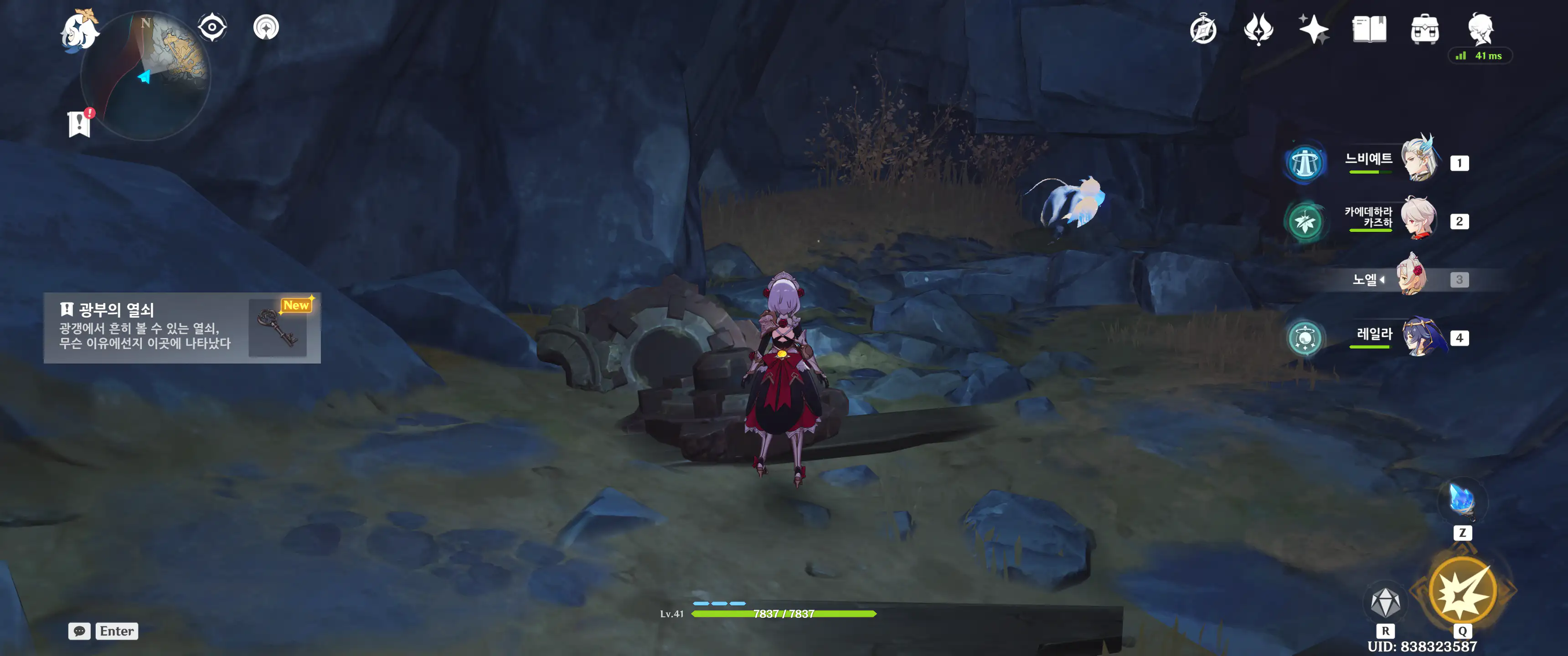
Task: Toggle the elemental sight eye icon
Action: pos(212,27)
